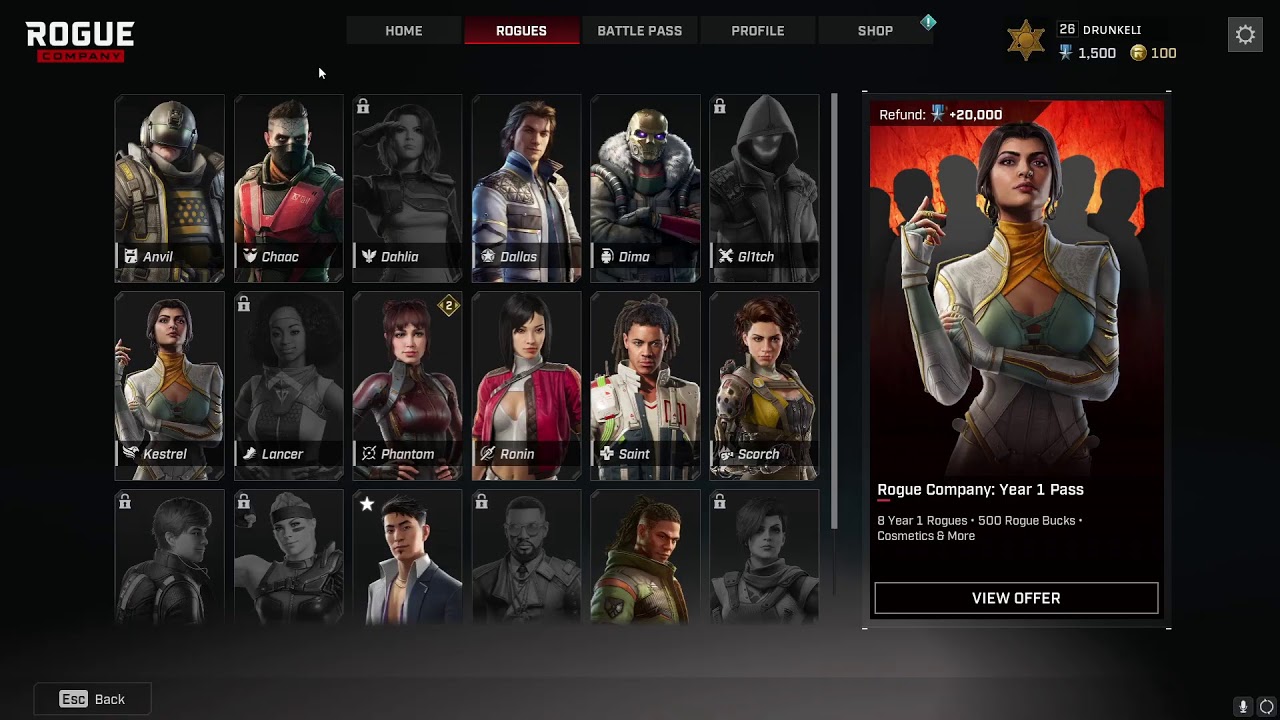1280x720 pixels.
Task: Switch to the Home tab
Action: click(x=404, y=31)
